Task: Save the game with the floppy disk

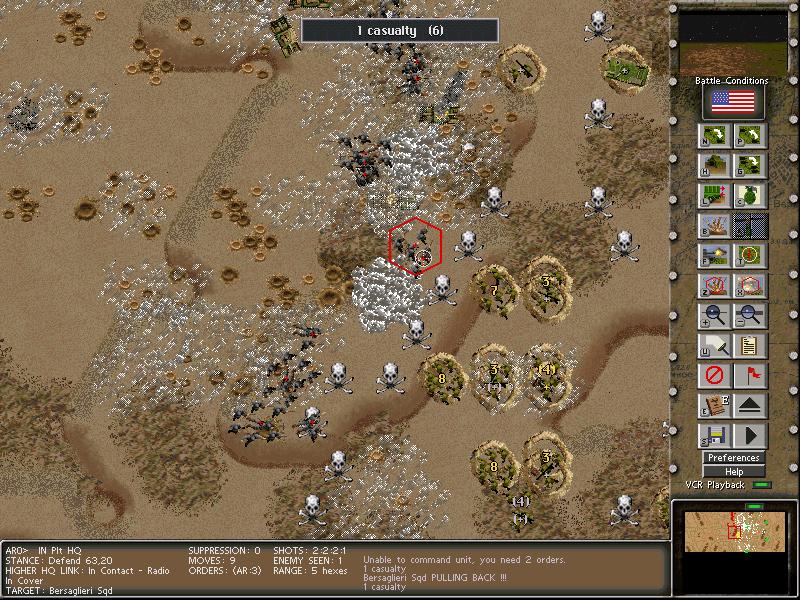Action: point(715,437)
